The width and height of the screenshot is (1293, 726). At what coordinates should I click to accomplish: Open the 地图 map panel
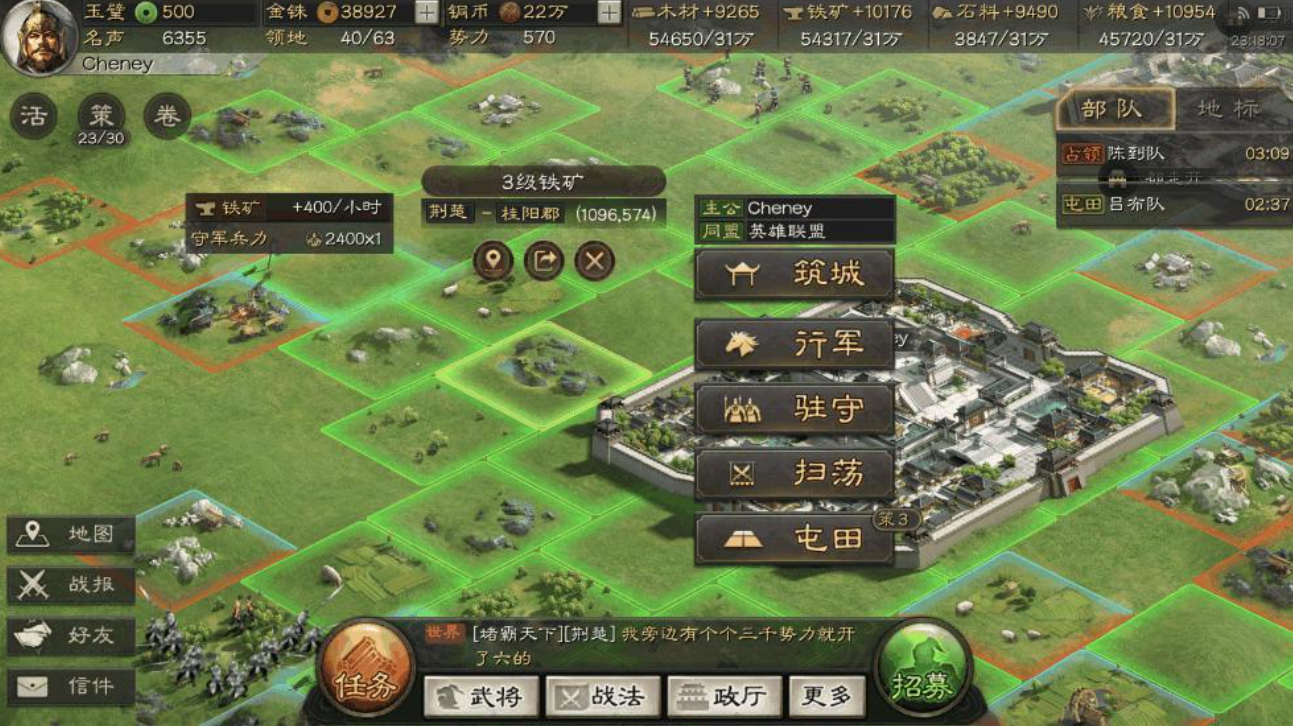70,534
